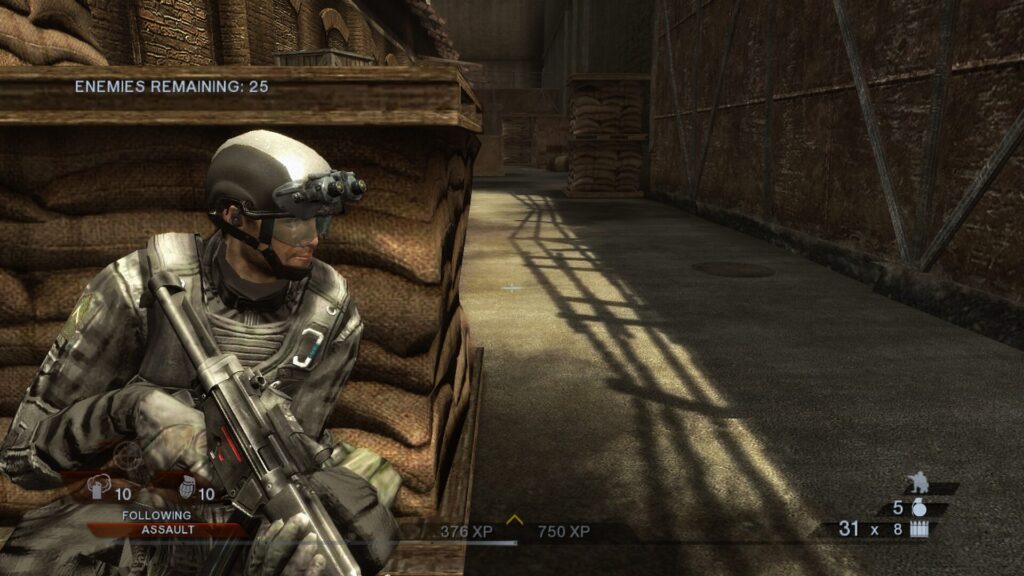Click the yellow rank chevron on XP bar
Image resolution: width=1024 pixels, height=576 pixels.
515,519
